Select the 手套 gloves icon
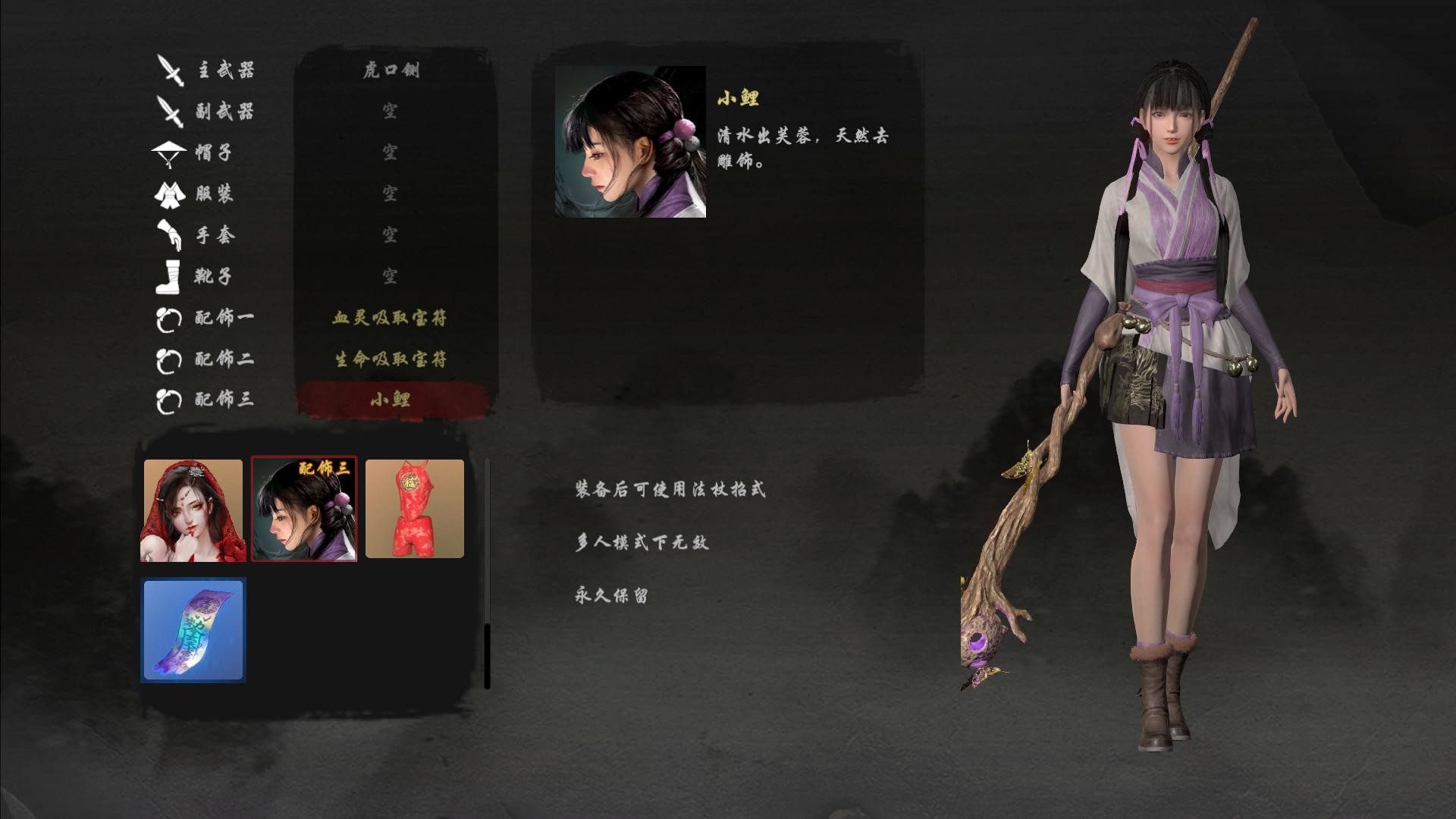 point(168,235)
